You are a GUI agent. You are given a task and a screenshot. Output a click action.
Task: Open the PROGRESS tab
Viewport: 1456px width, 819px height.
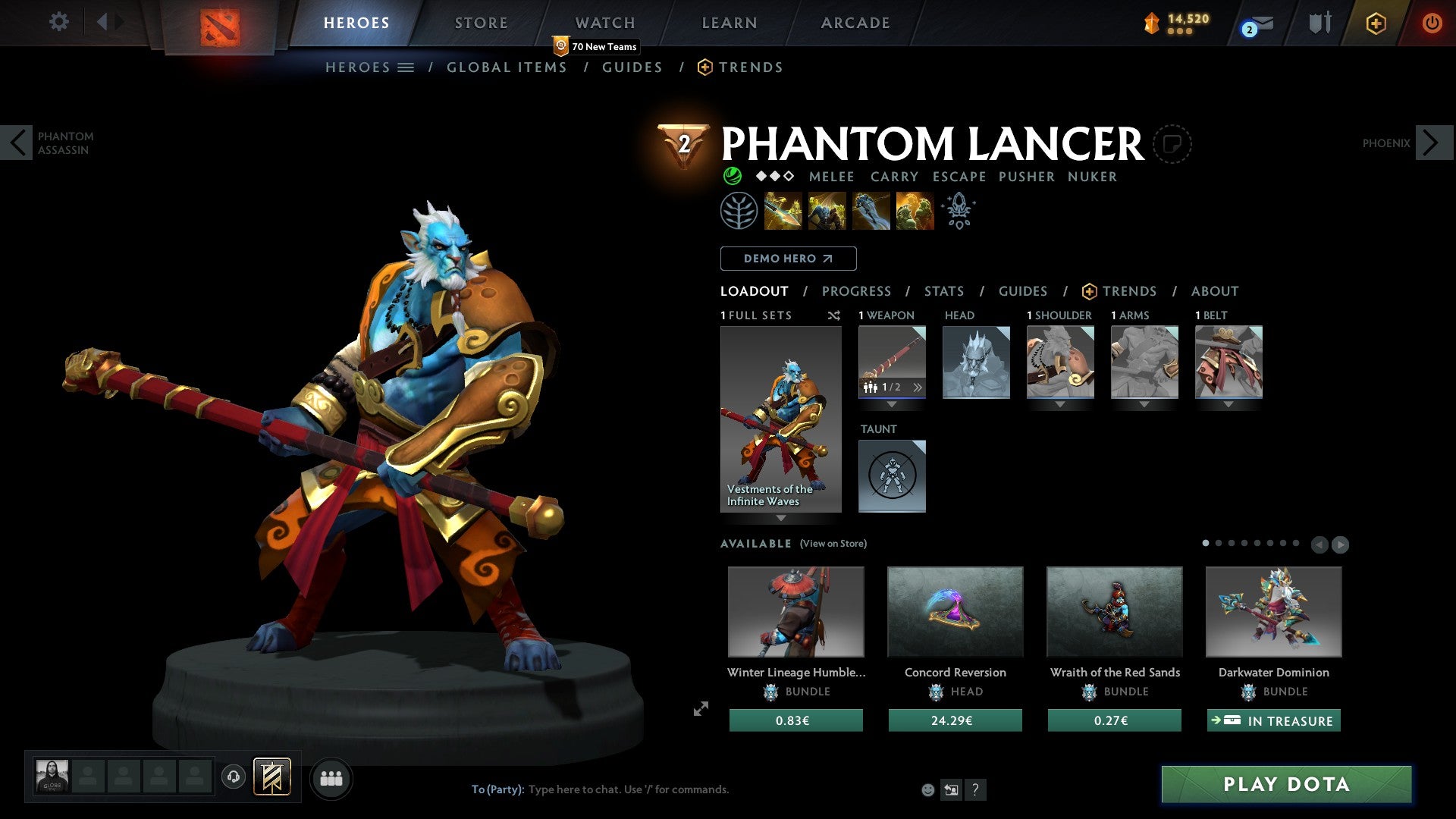[857, 290]
